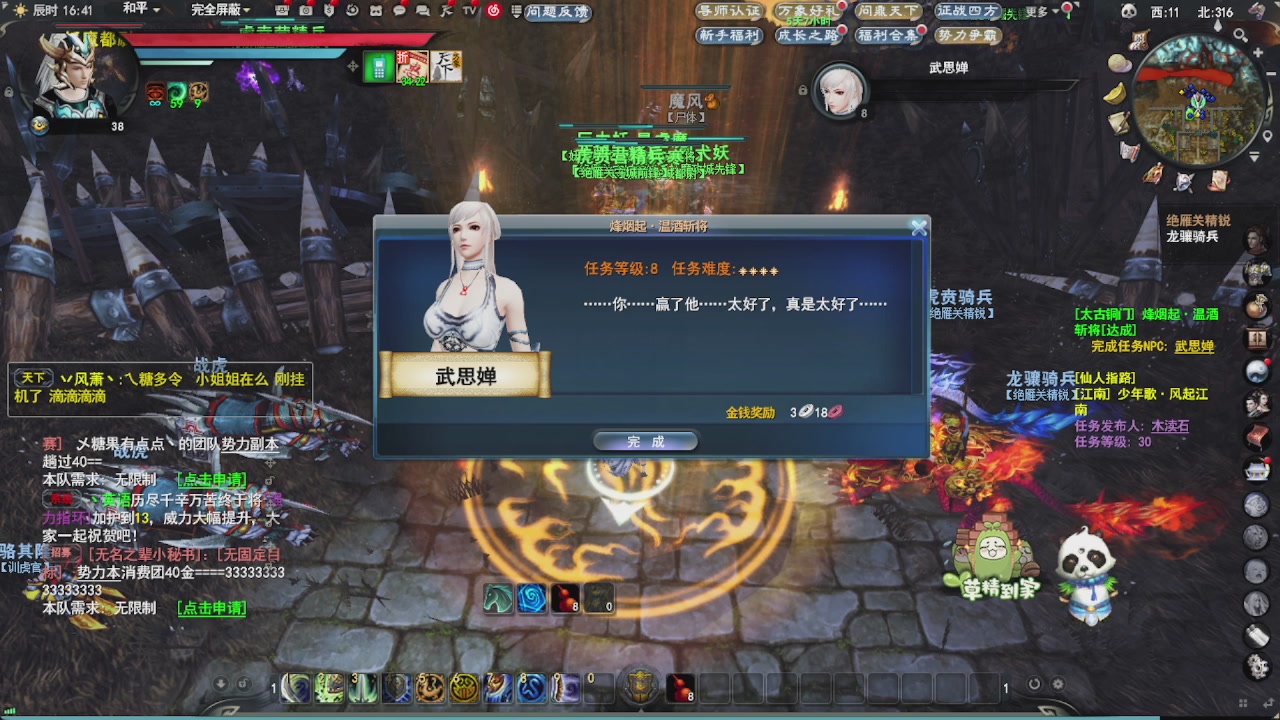Click the 折 discount icon near the buff bar

click(x=412, y=67)
